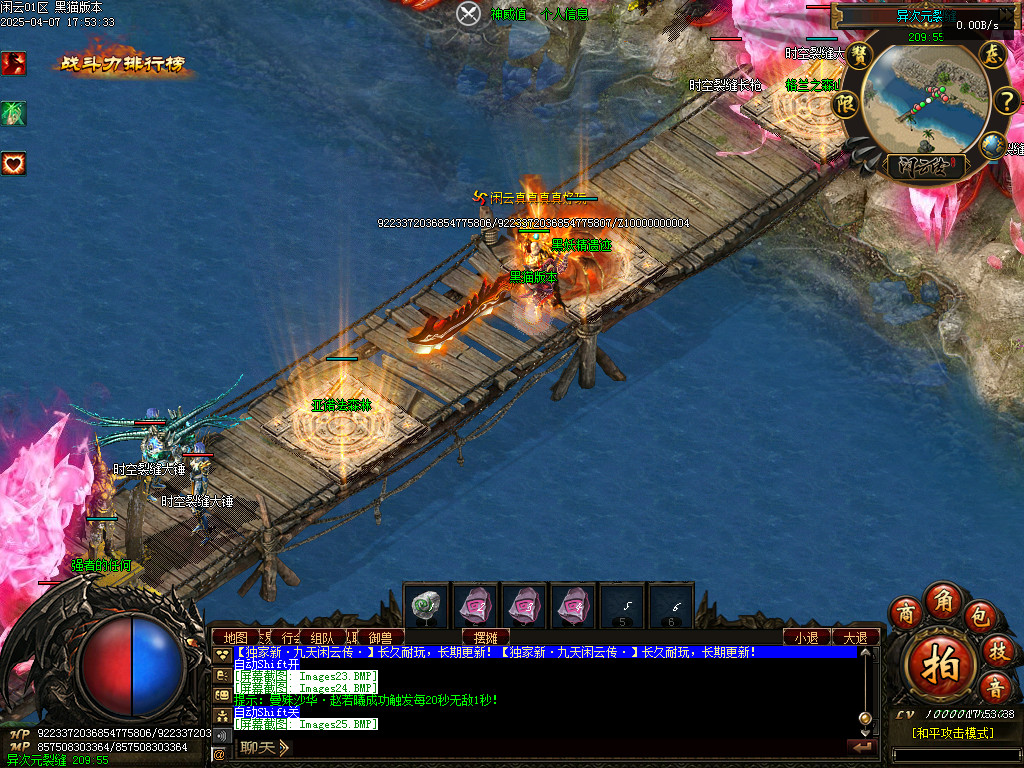1024x768 pixels.
Task: Open the question mark help button
Action: click(x=1006, y=99)
